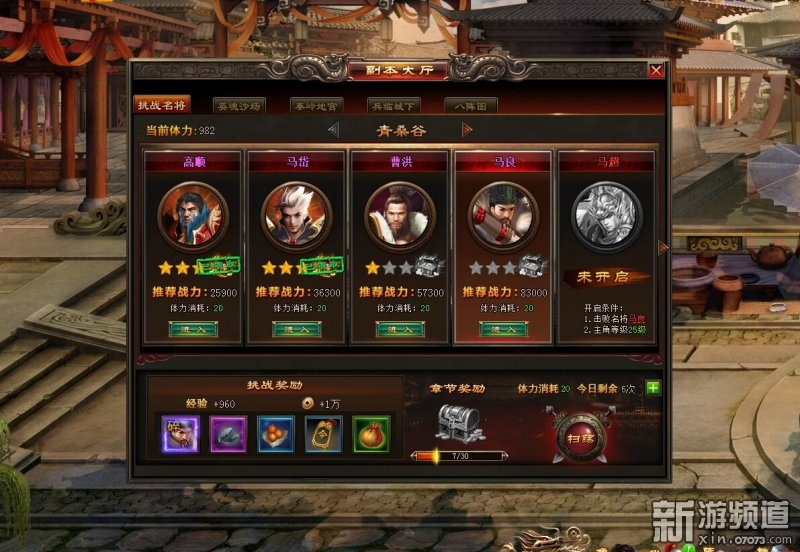Show more generals with the right-side arrow
Screen dimensions: 800x552
point(662,247)
